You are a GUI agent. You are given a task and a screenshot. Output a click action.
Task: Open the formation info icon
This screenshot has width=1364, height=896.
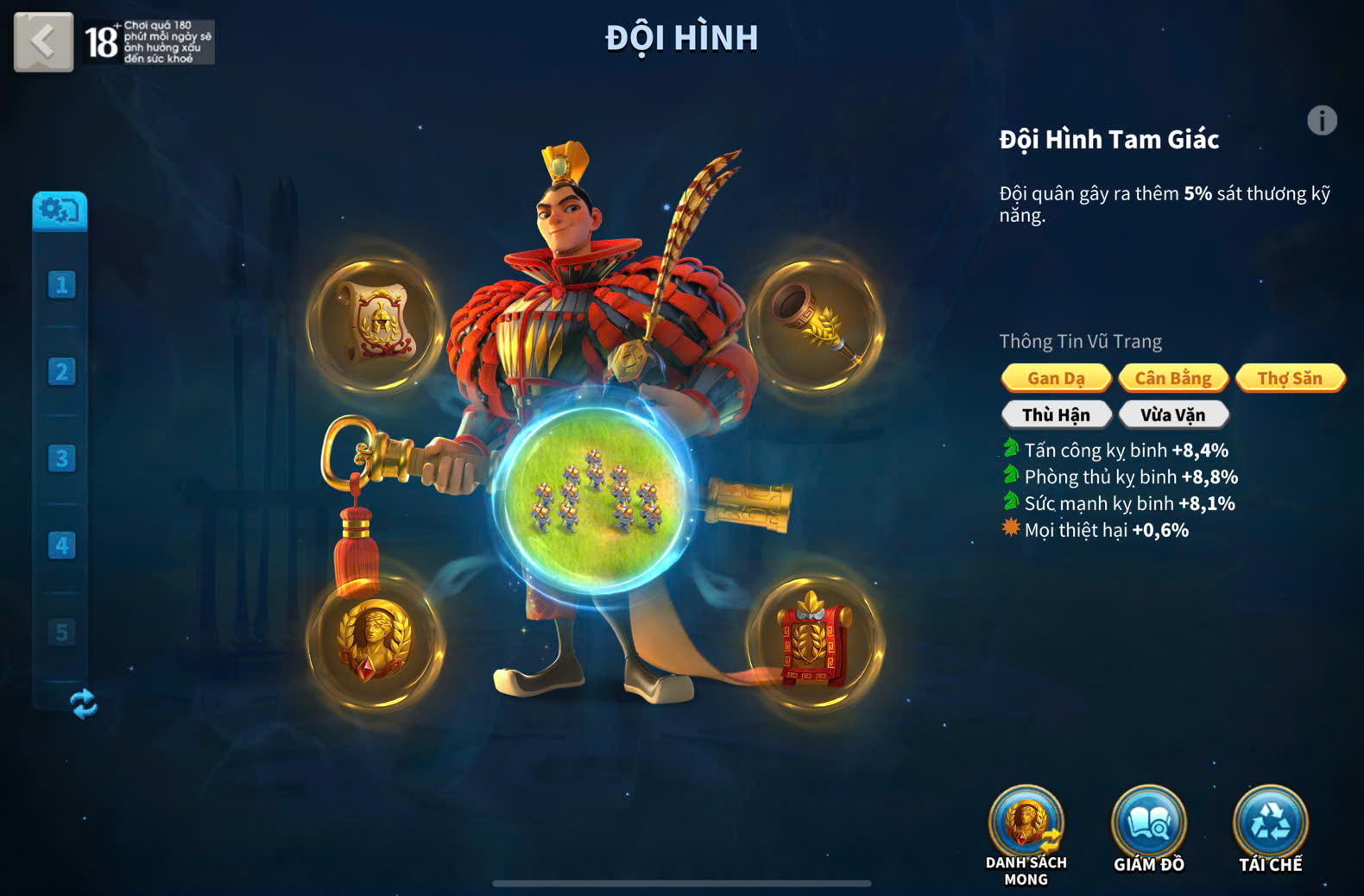coord(1322,121)
